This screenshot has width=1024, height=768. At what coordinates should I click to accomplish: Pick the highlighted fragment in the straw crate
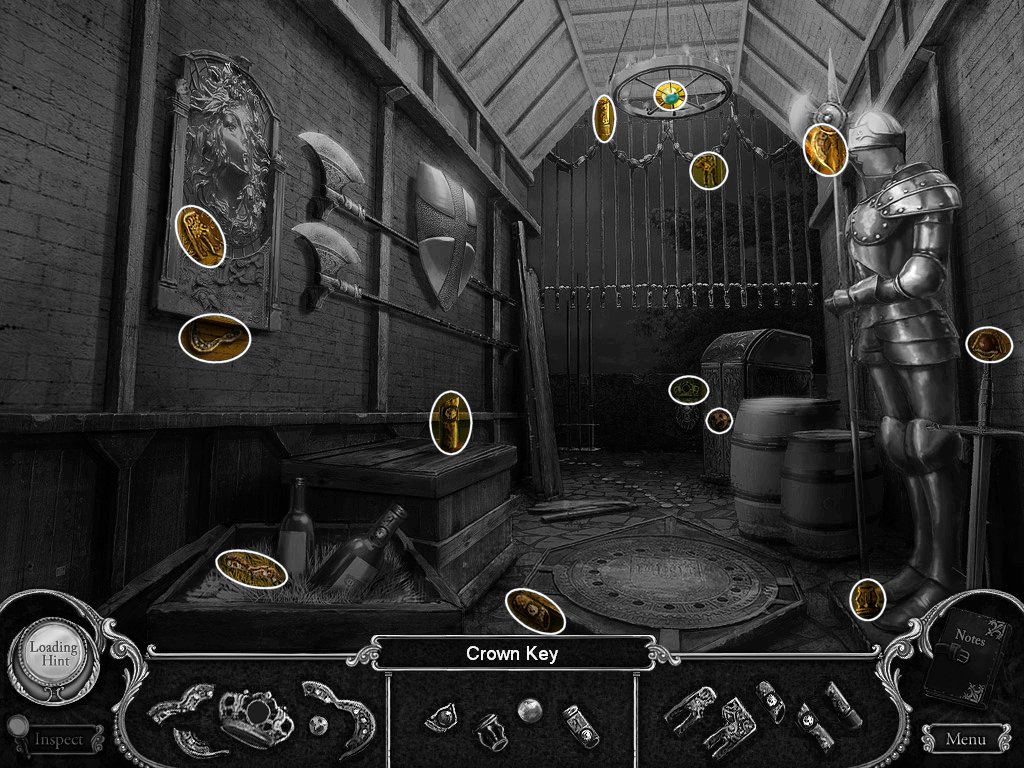tap(251, 569)
